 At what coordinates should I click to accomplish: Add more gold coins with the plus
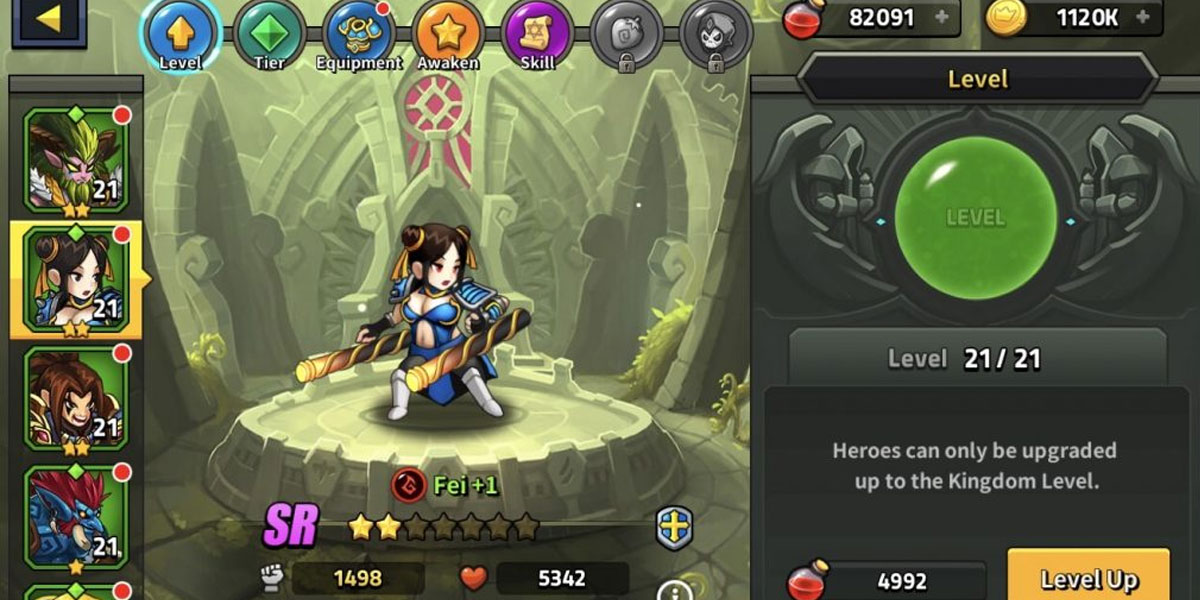[x=1143, y=17]
